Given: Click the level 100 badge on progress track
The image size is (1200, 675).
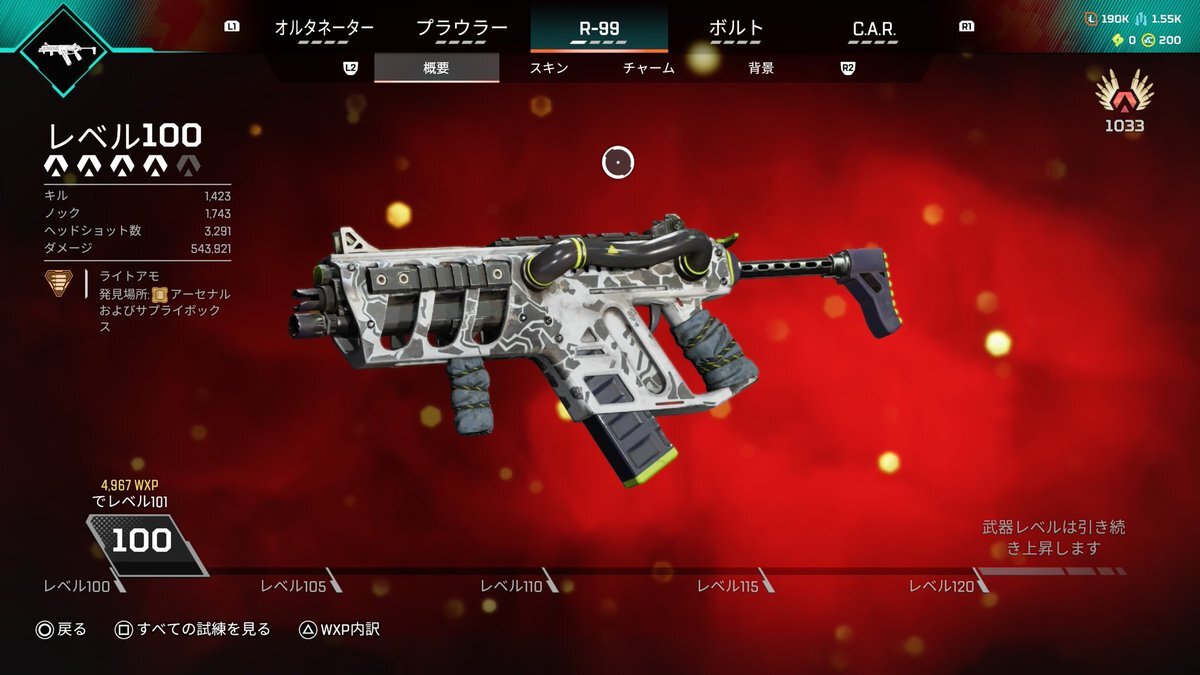Looking at the screenshot, I should (141, 541).
